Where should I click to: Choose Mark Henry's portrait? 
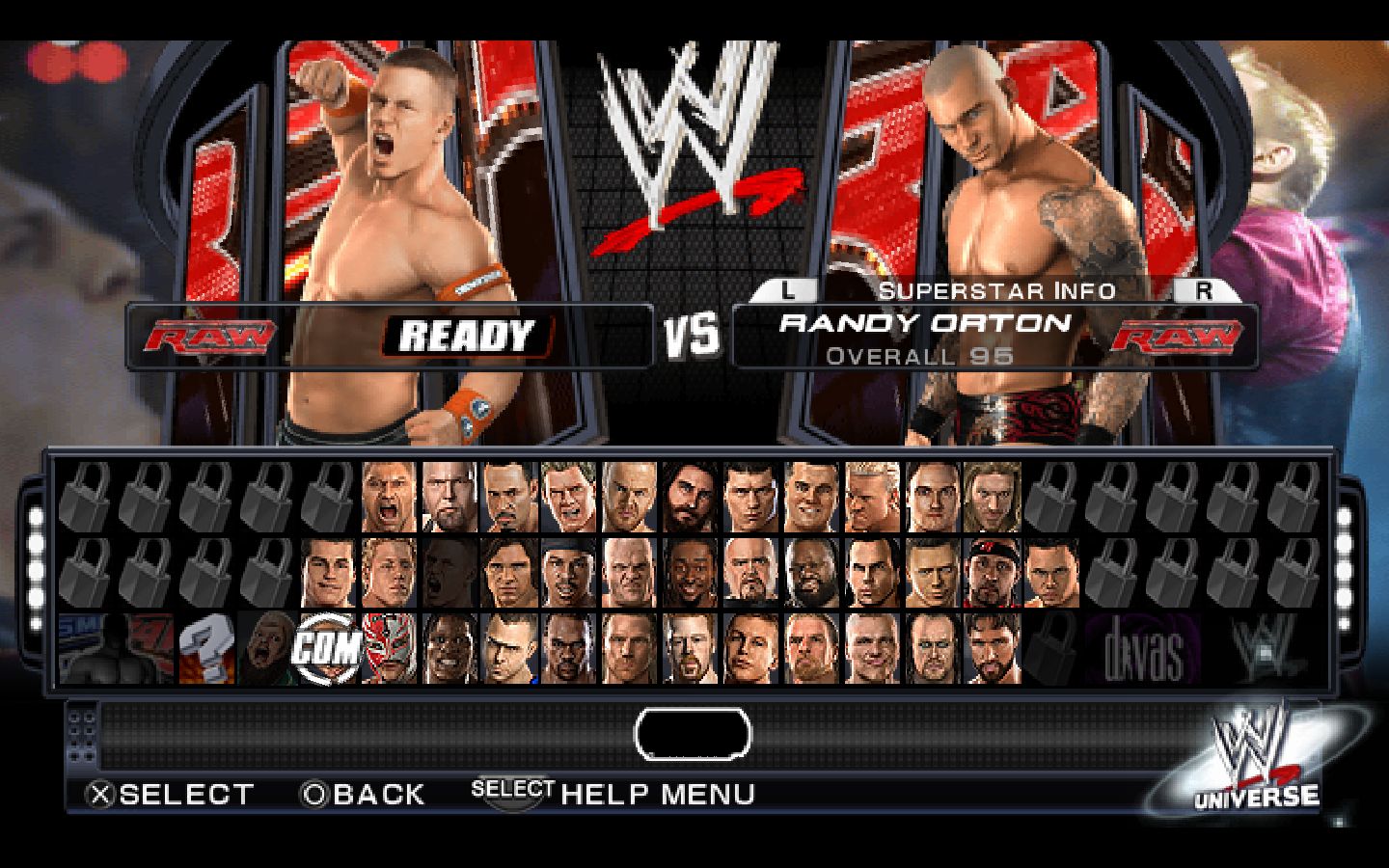pos(810,573)
